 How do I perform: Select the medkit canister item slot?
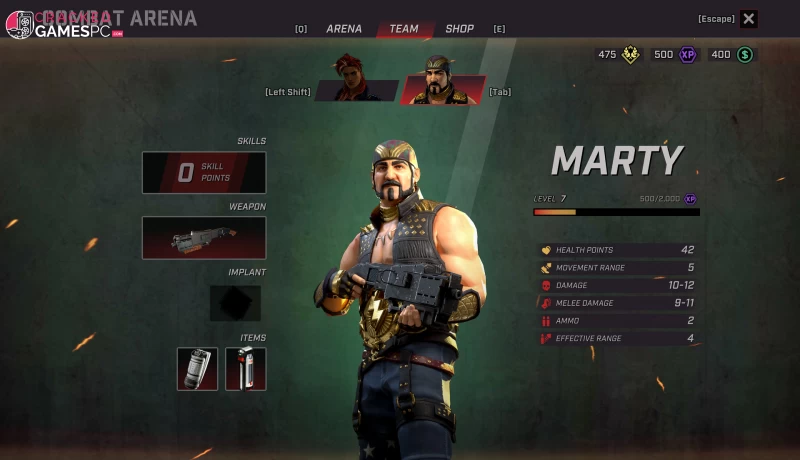point(245,369)
